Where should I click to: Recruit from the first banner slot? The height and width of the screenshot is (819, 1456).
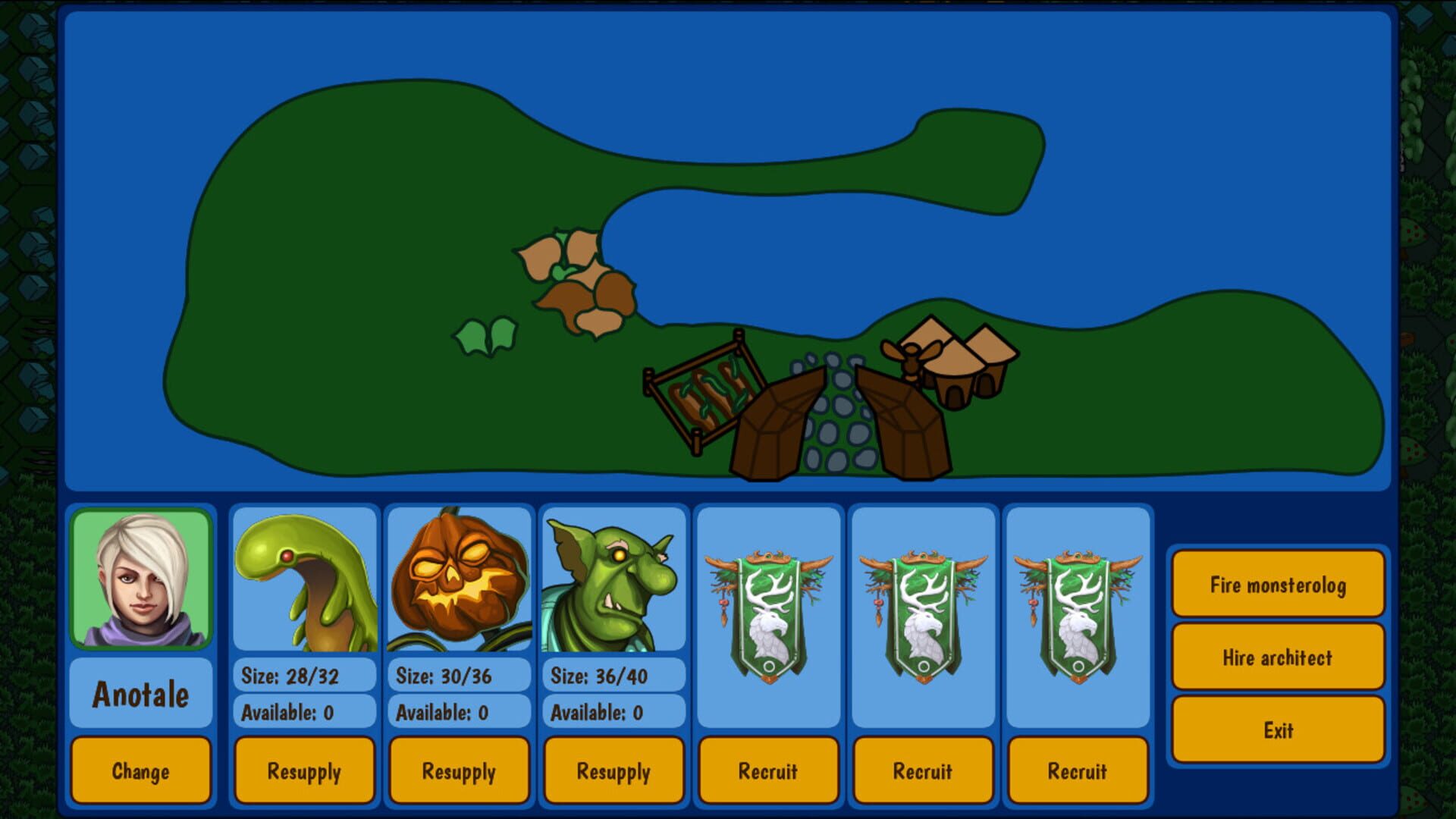(769, 770)
